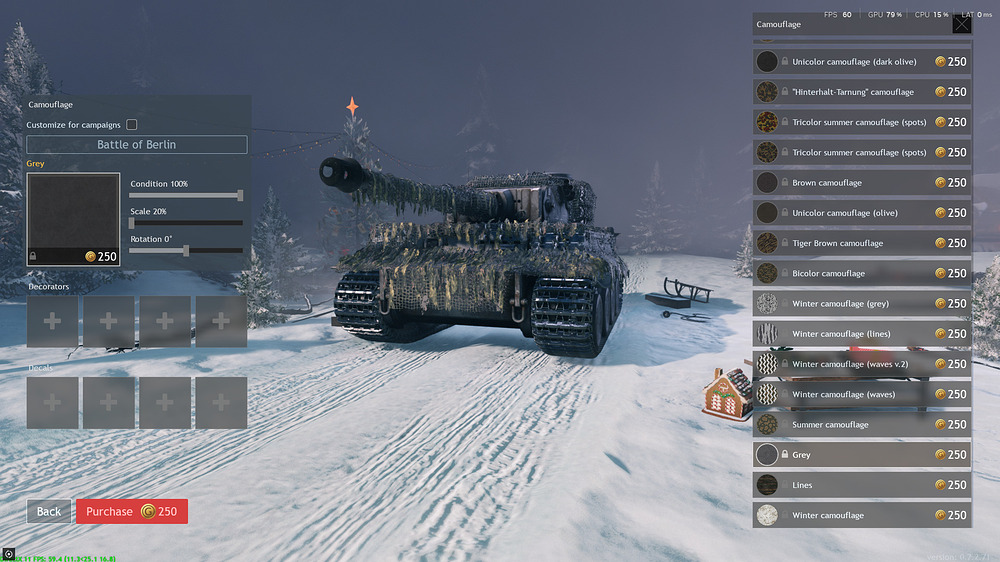Select the Grey camouflage preview tile

(73, 219)
